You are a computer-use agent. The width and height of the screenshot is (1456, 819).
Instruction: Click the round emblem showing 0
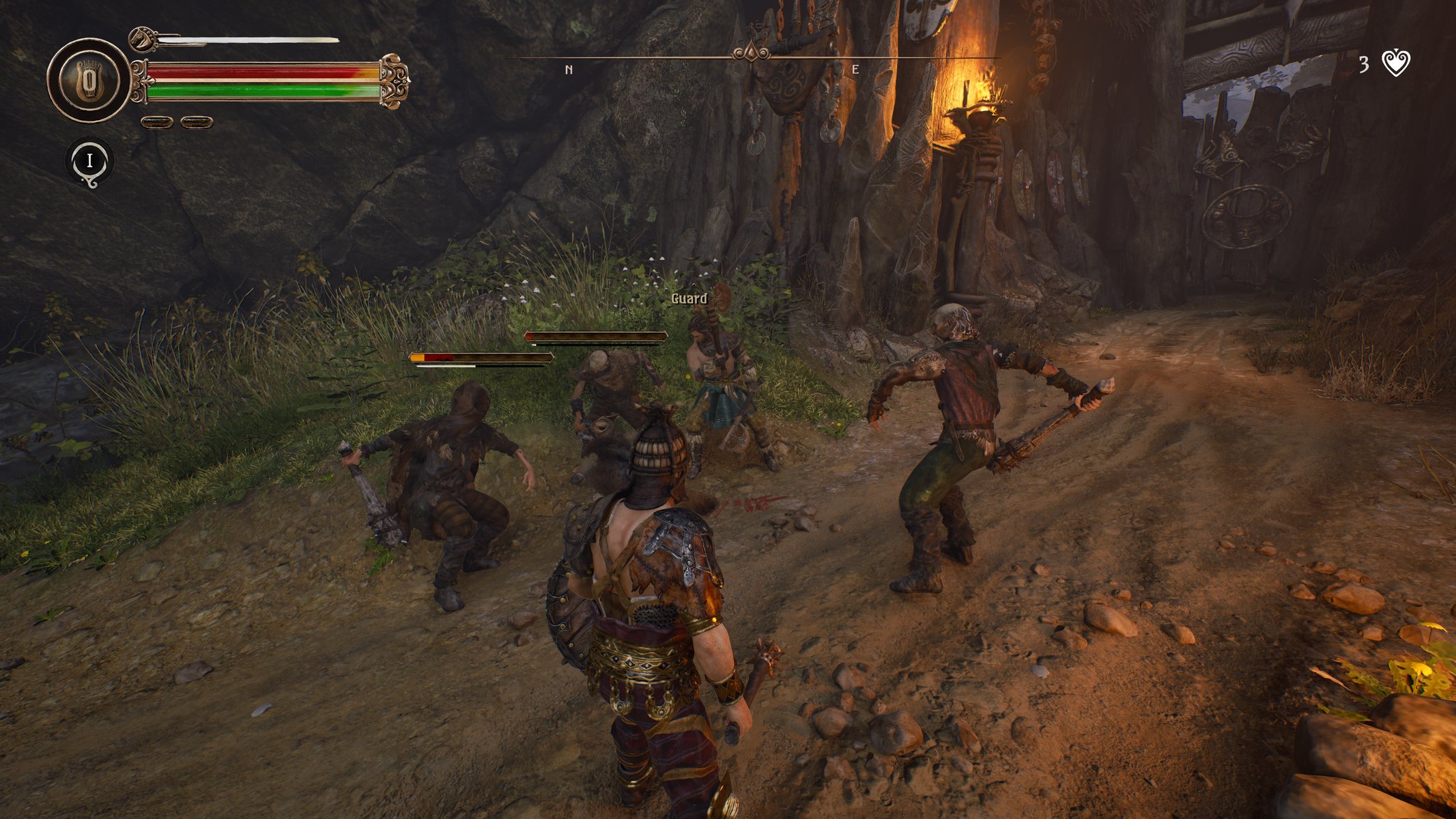[89, 81]
